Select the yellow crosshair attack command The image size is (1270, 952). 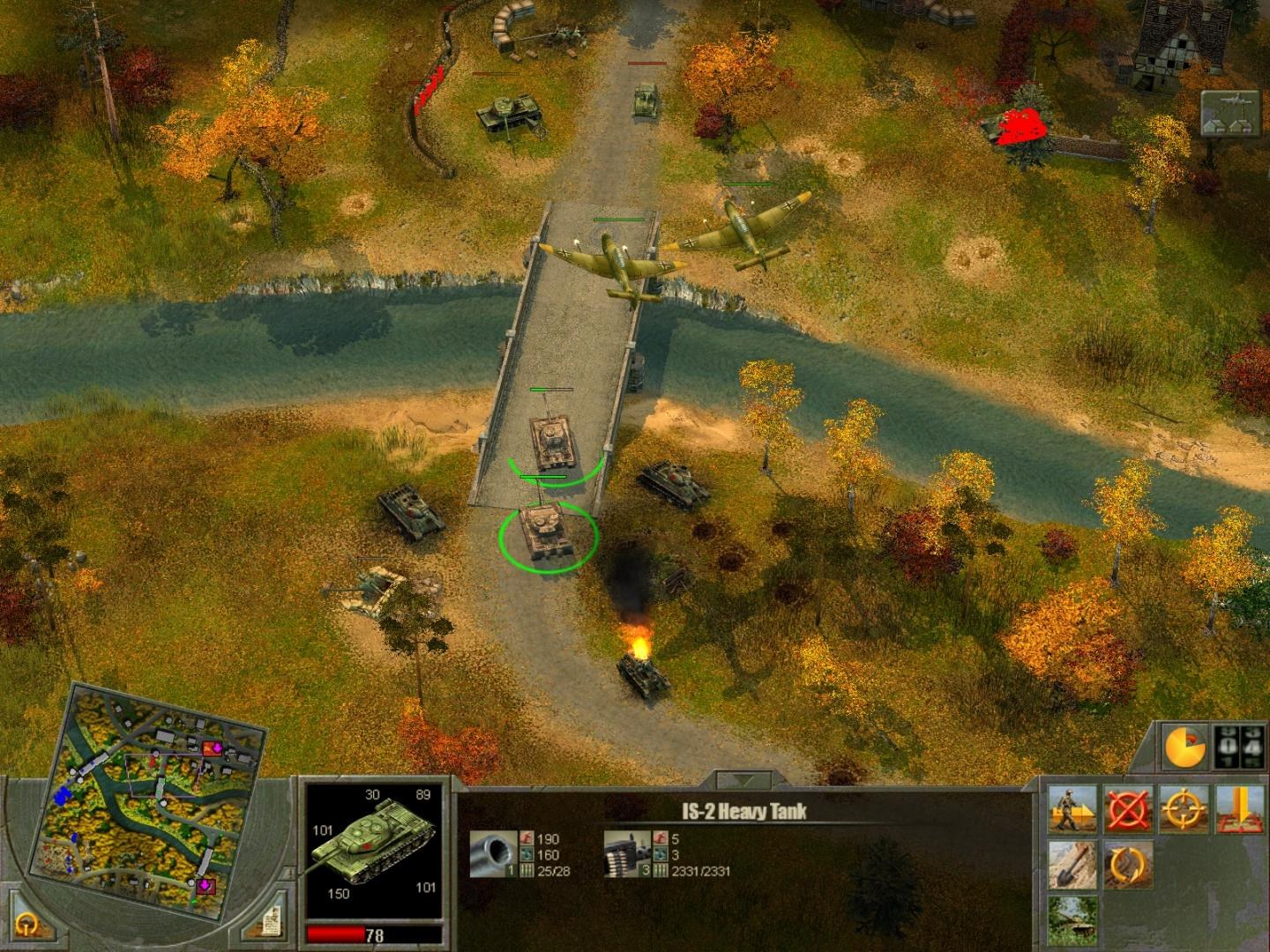point(1183,809)
